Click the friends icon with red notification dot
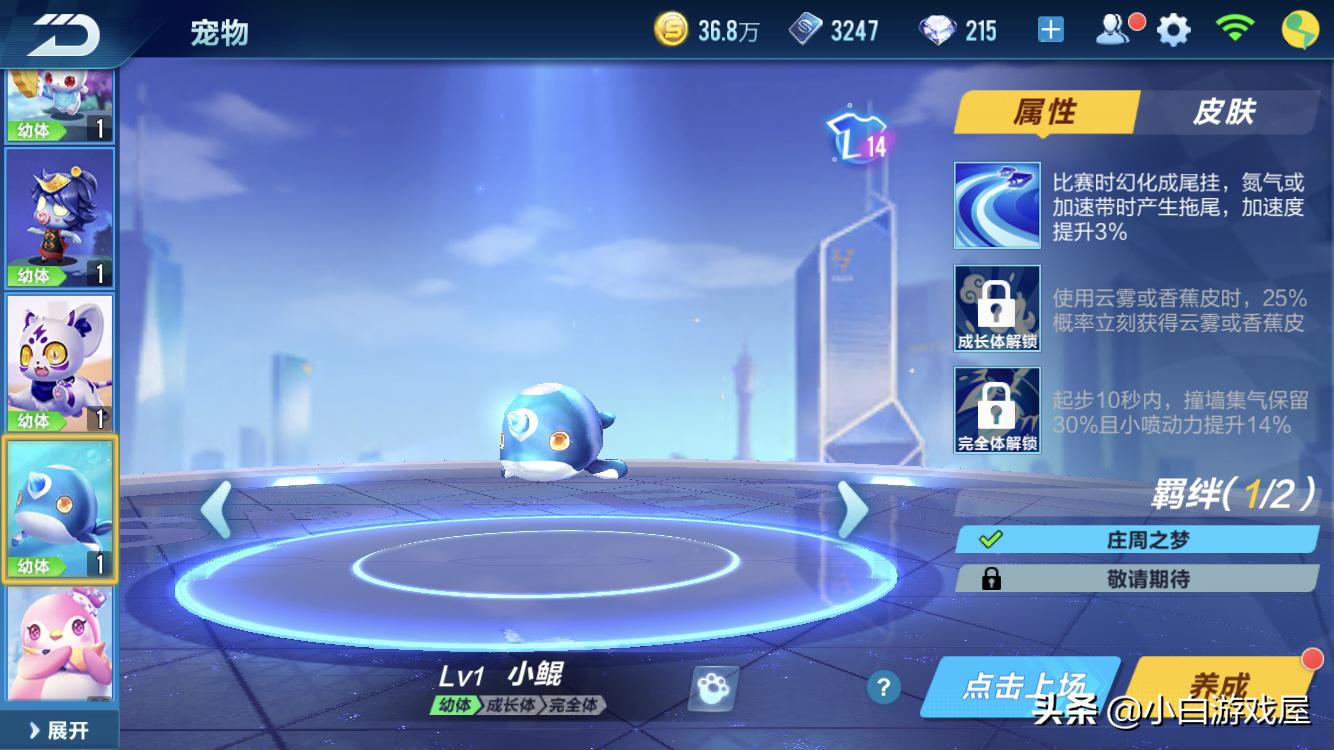The image size is (1334, 750). point(1113,29)
